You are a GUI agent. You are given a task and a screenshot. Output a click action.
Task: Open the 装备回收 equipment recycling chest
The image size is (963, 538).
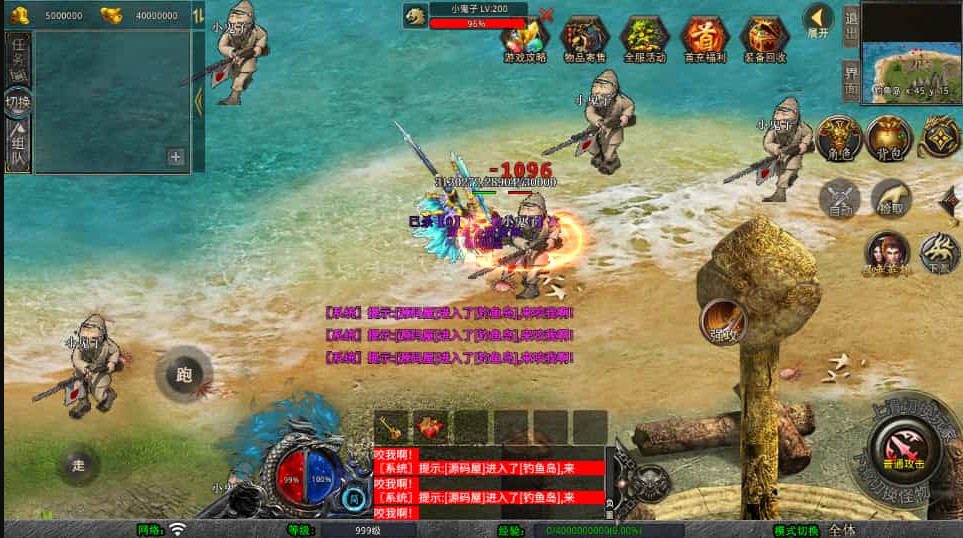point(764,39)
